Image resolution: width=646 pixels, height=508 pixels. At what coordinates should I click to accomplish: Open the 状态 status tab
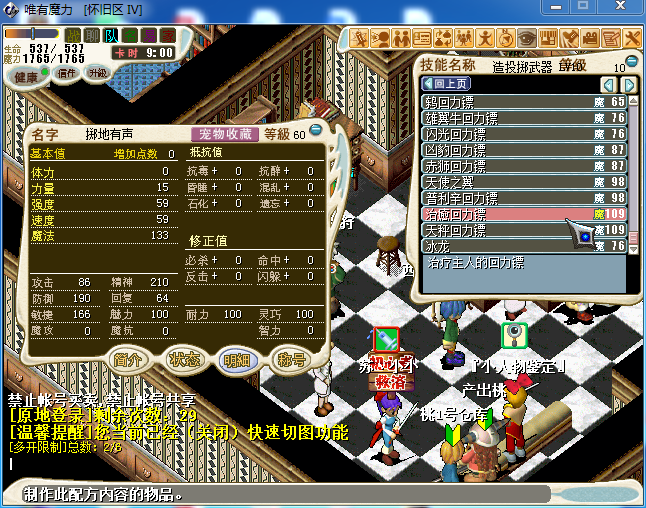pos(184,359)
